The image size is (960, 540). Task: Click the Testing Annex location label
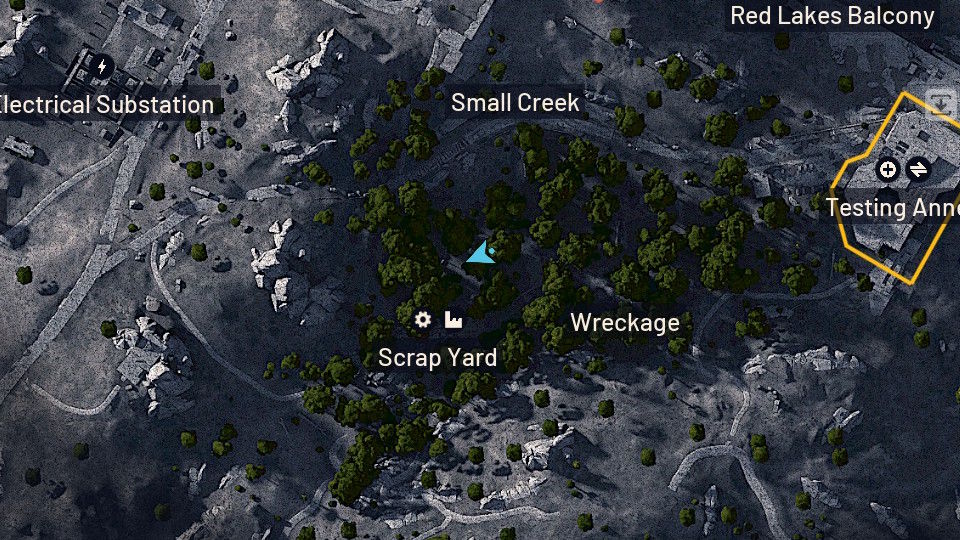[x=892, y=208]
